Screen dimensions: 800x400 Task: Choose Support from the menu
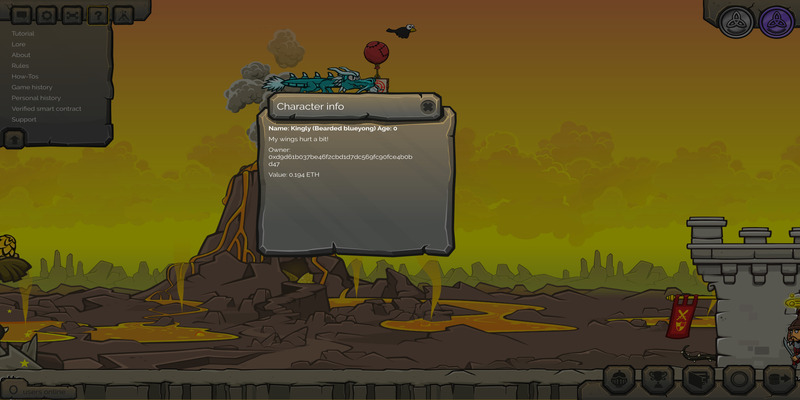pyautogui.click(x=24, y=120)
